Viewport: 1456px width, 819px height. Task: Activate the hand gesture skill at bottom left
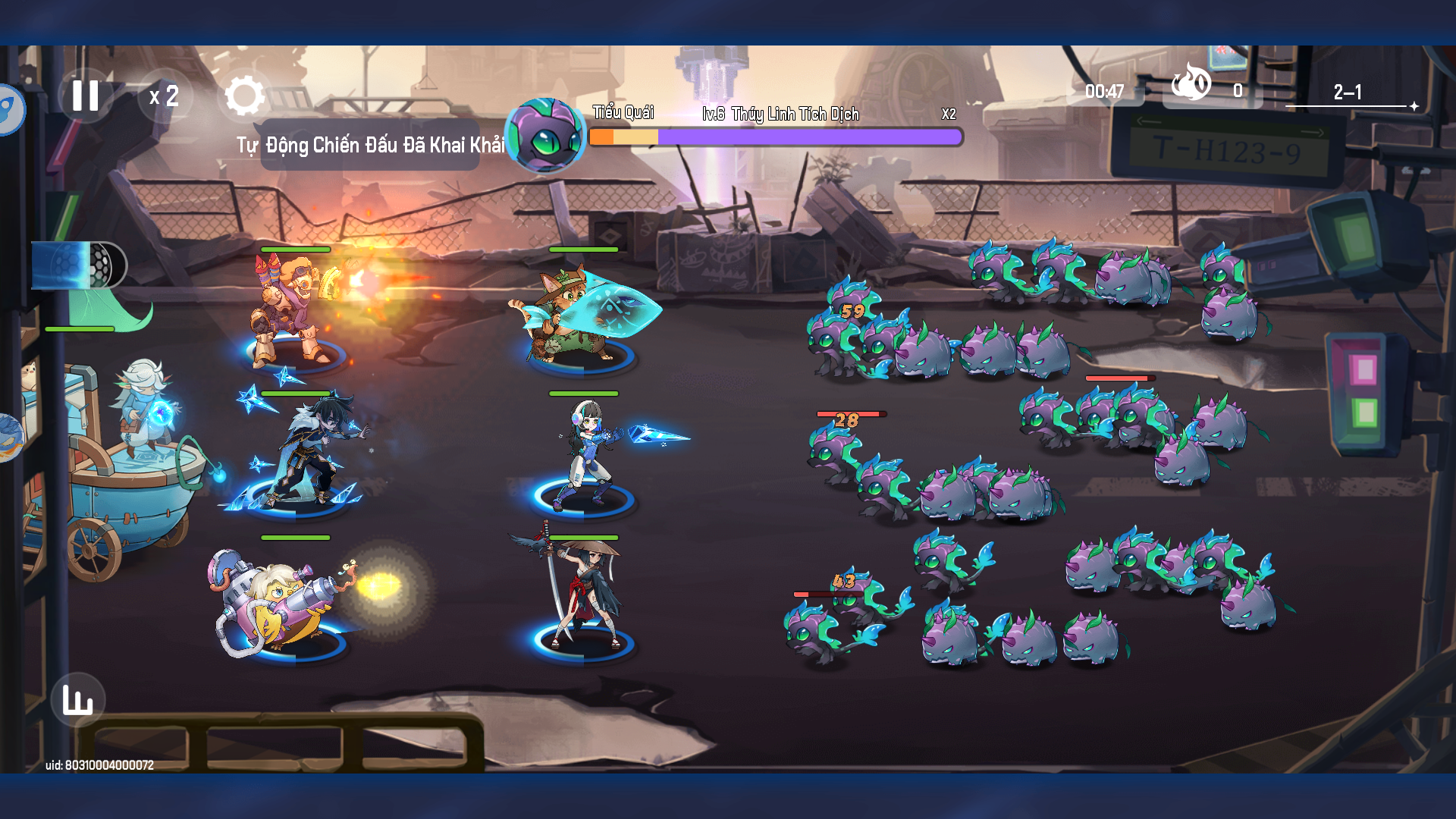tap(80, 699)
